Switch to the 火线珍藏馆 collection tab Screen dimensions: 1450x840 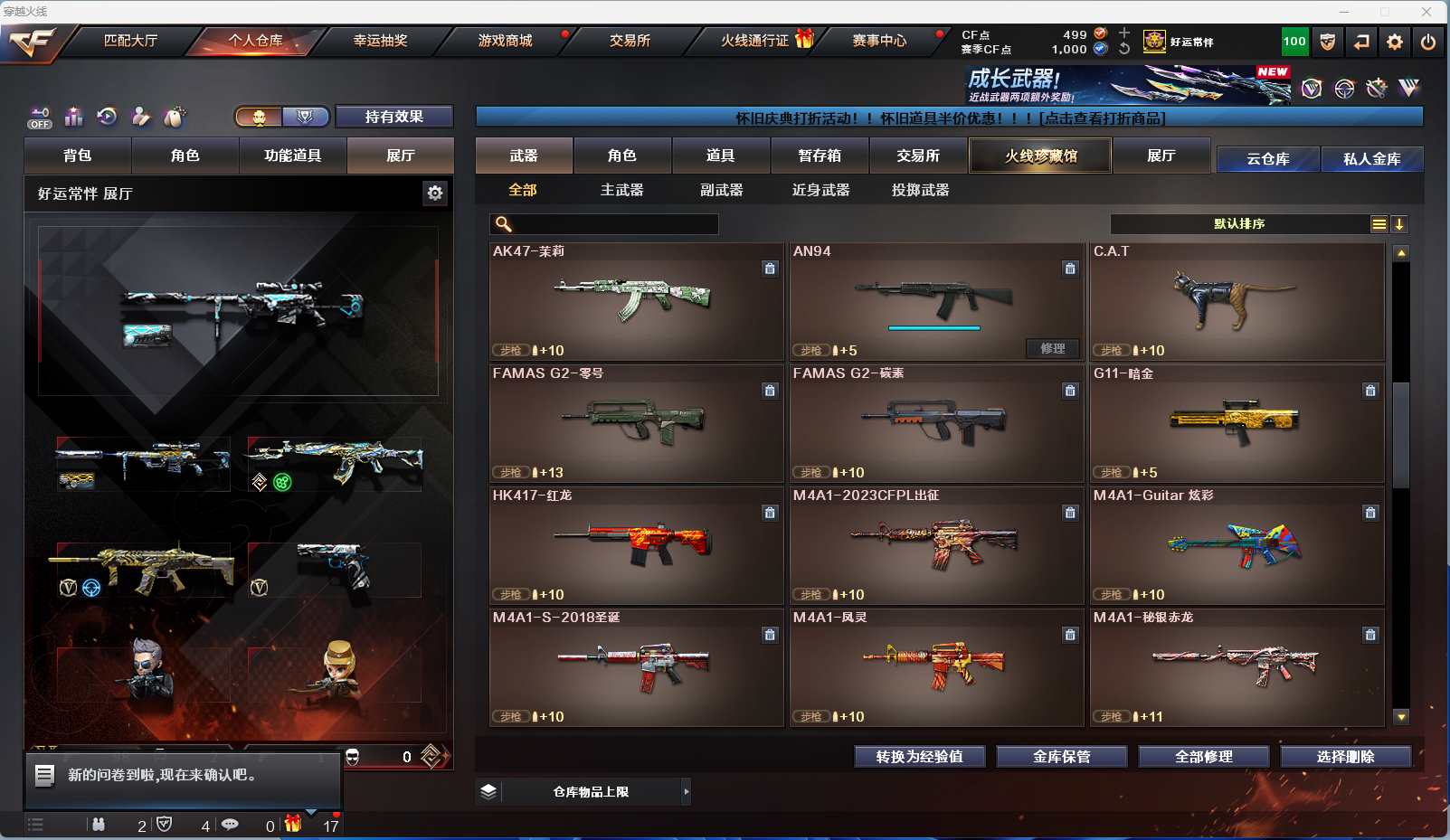[1040, 156]
